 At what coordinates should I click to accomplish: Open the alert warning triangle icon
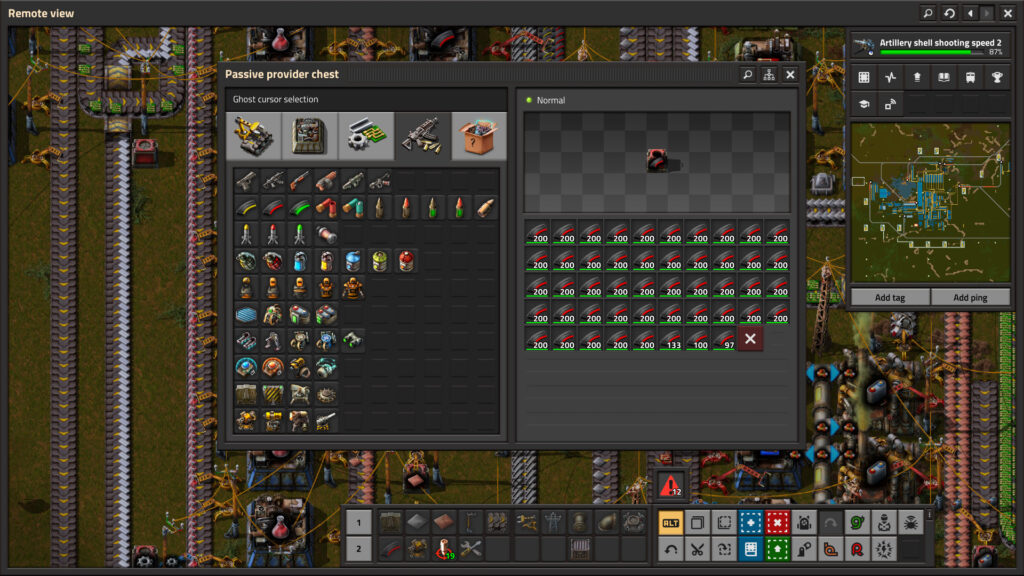[x=670, y=486]
